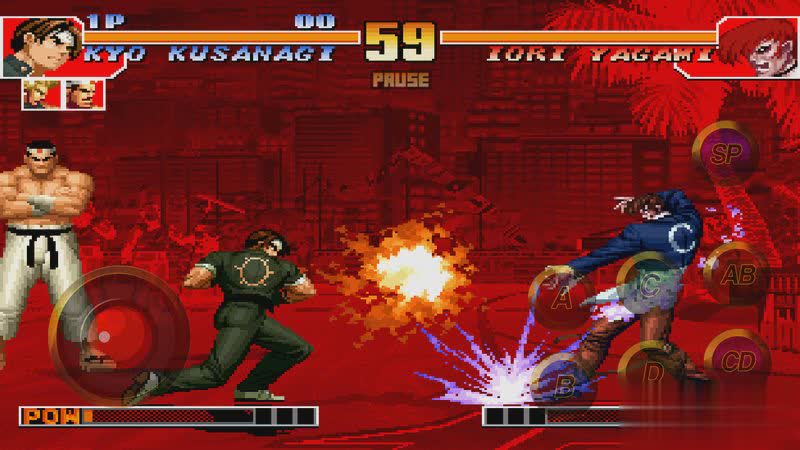Tap the PAUSE button under the timer

(x=399, y=79)
